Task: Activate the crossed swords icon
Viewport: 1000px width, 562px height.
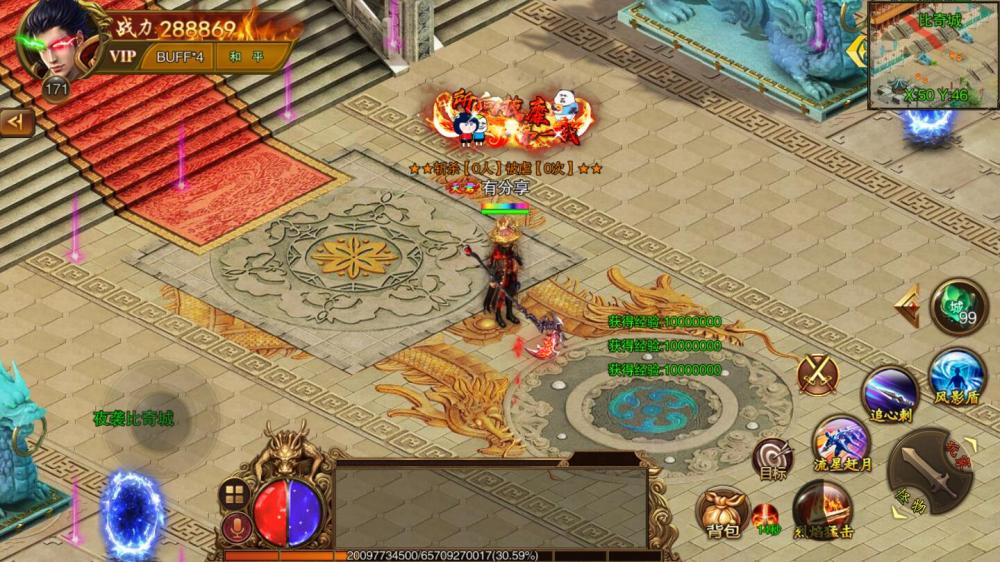Action: click(x=817, y=374)
